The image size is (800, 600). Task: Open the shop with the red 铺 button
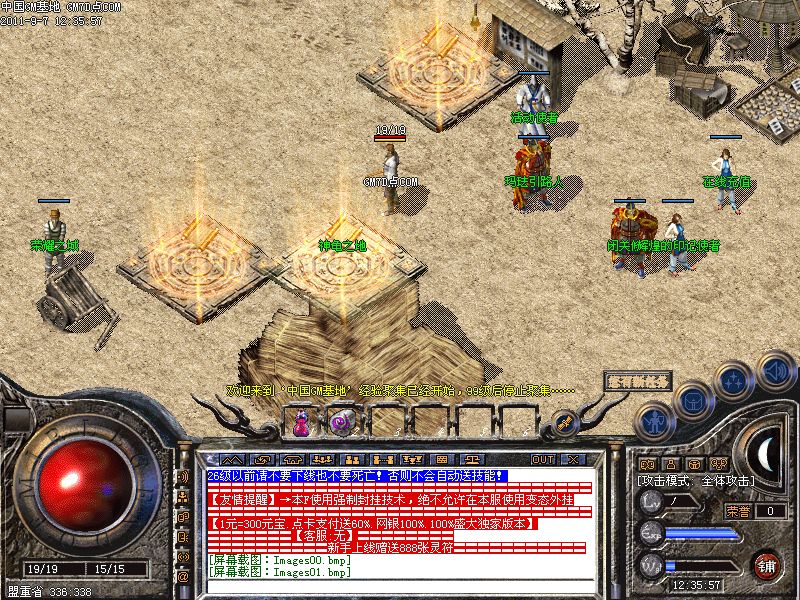click(x=767, y=565)
